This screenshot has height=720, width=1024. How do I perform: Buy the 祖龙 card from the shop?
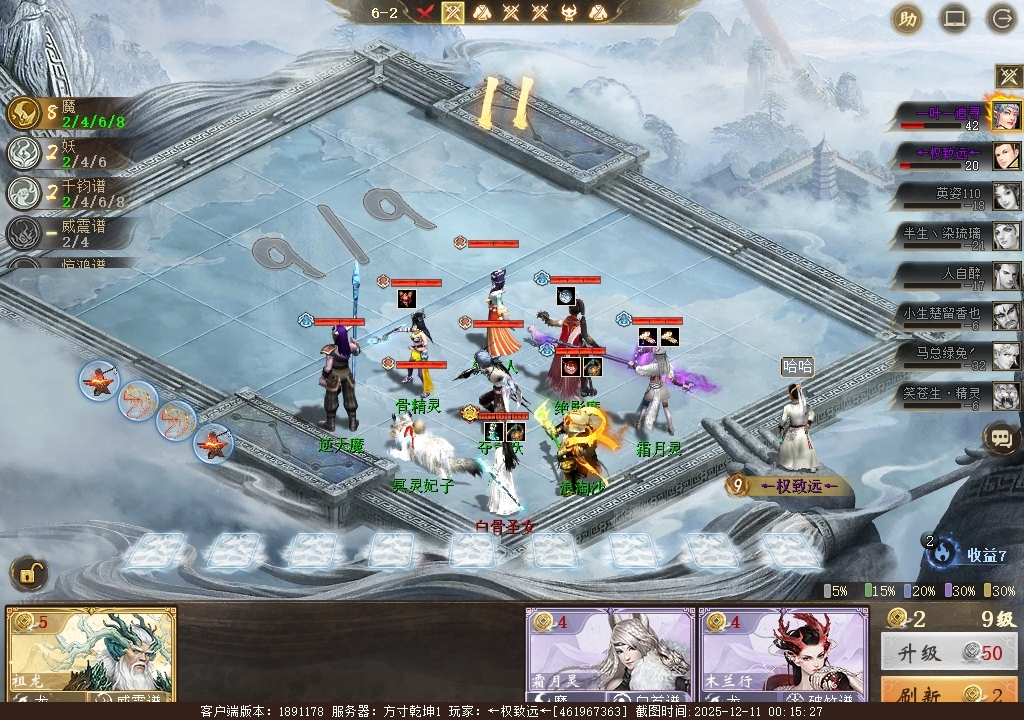[x=91, y=654]
